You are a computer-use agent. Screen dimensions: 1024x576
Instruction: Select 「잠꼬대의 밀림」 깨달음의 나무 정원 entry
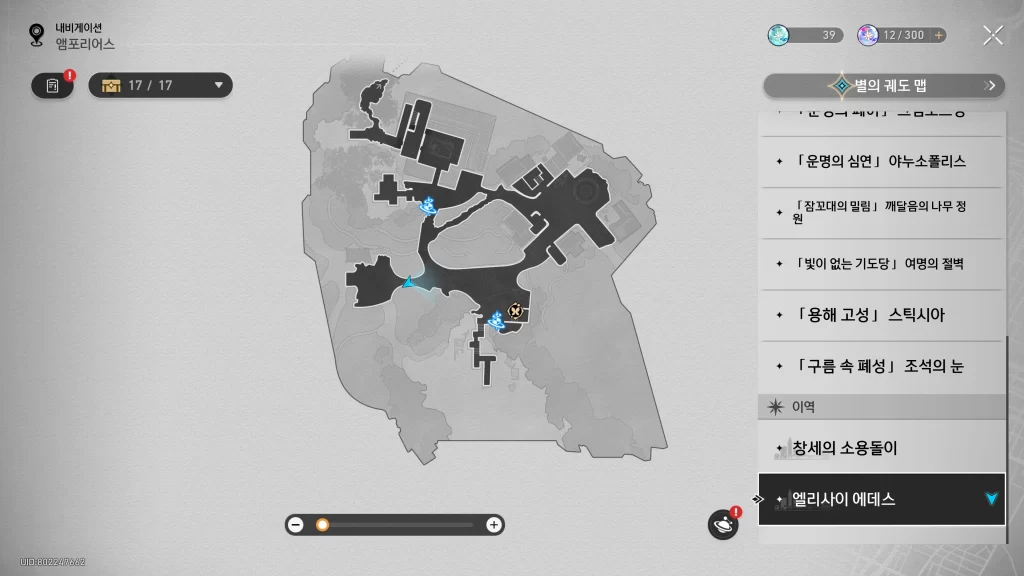click(x=880, y=212)
